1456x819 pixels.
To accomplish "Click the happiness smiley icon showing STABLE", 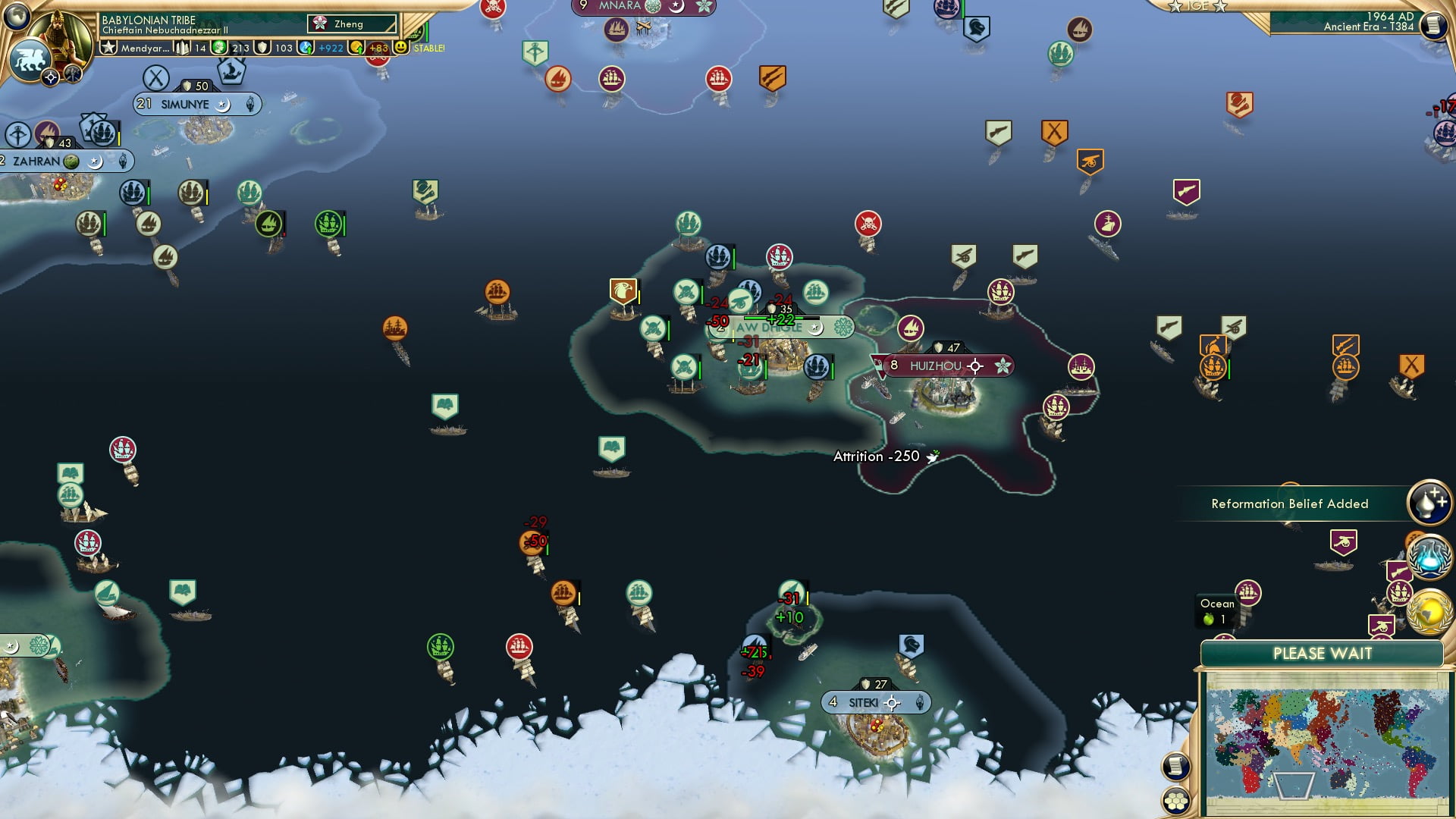I will (400, 46).
